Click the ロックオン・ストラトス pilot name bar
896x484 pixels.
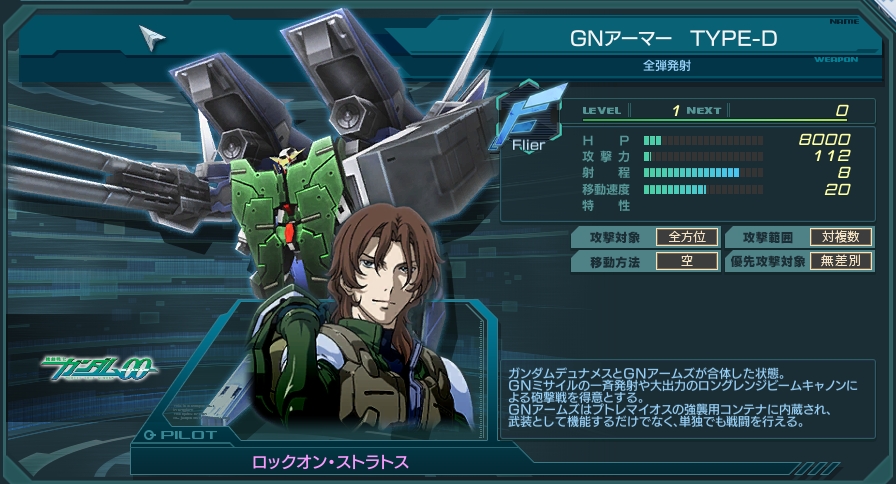pos(331,461)
